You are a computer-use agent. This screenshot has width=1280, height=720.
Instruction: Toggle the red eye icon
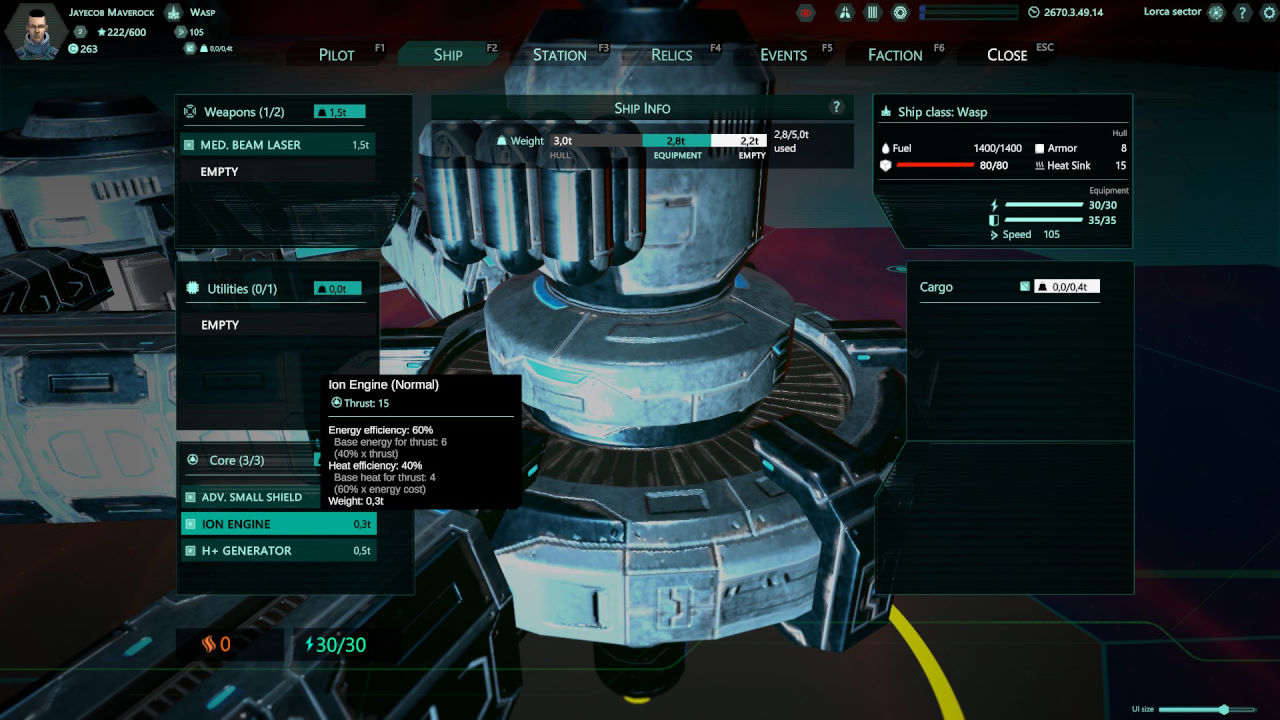(x=806, y=13)
